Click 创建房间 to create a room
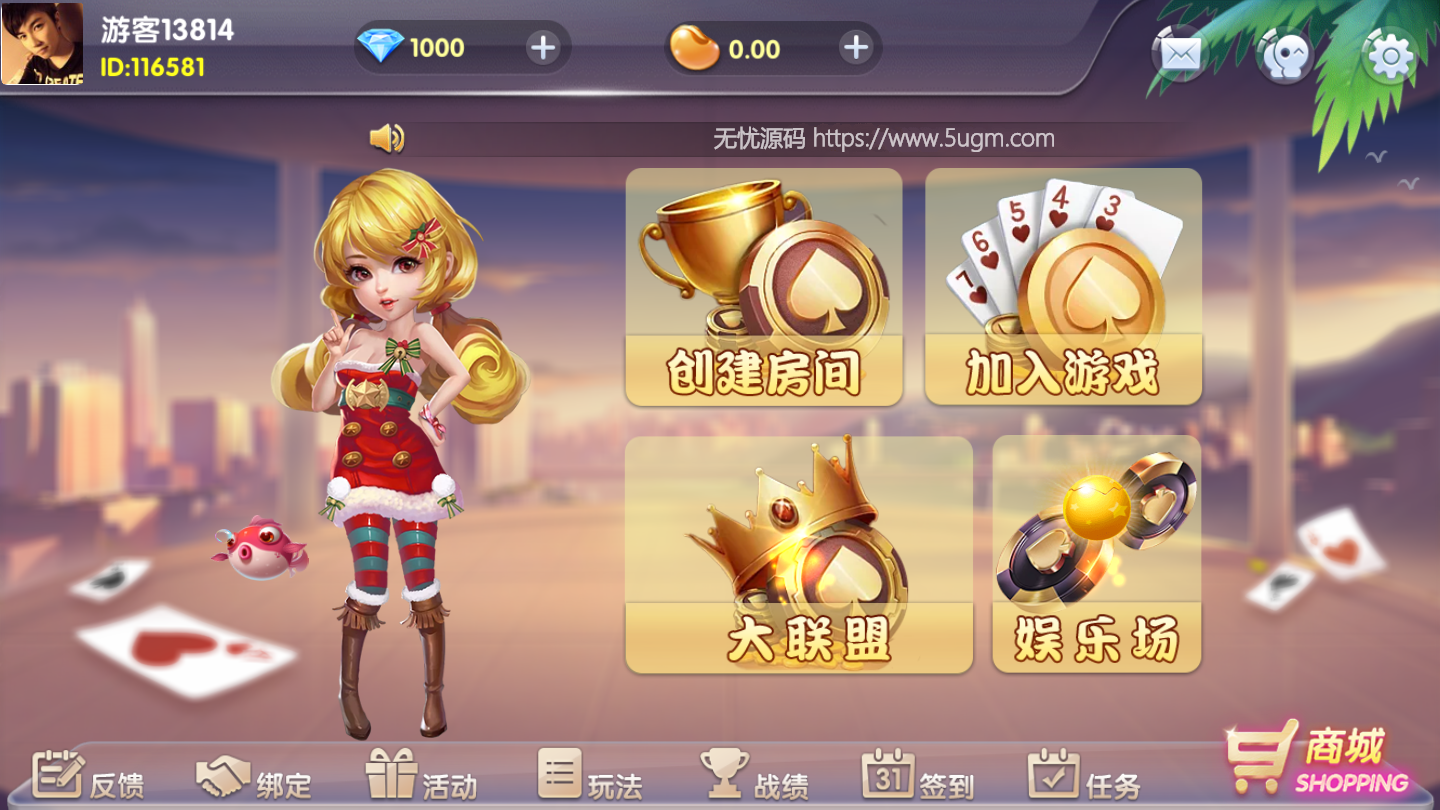This screenshot has width=1440, height=810. [x=765, y=288]
